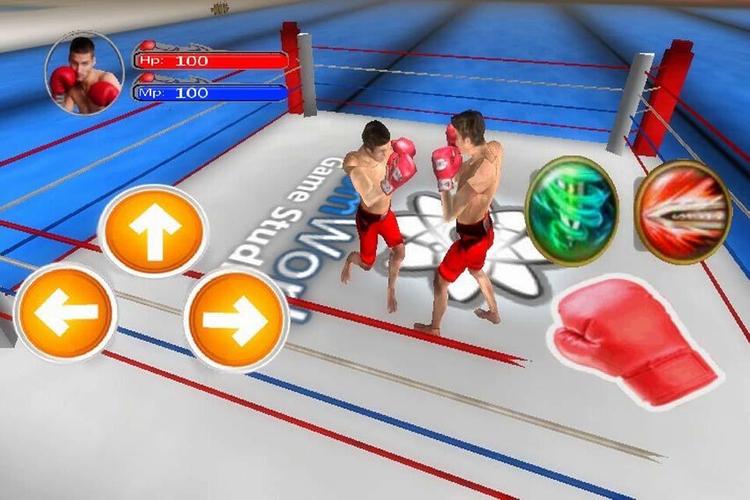Click the right arrow movement button

point(236,319)
